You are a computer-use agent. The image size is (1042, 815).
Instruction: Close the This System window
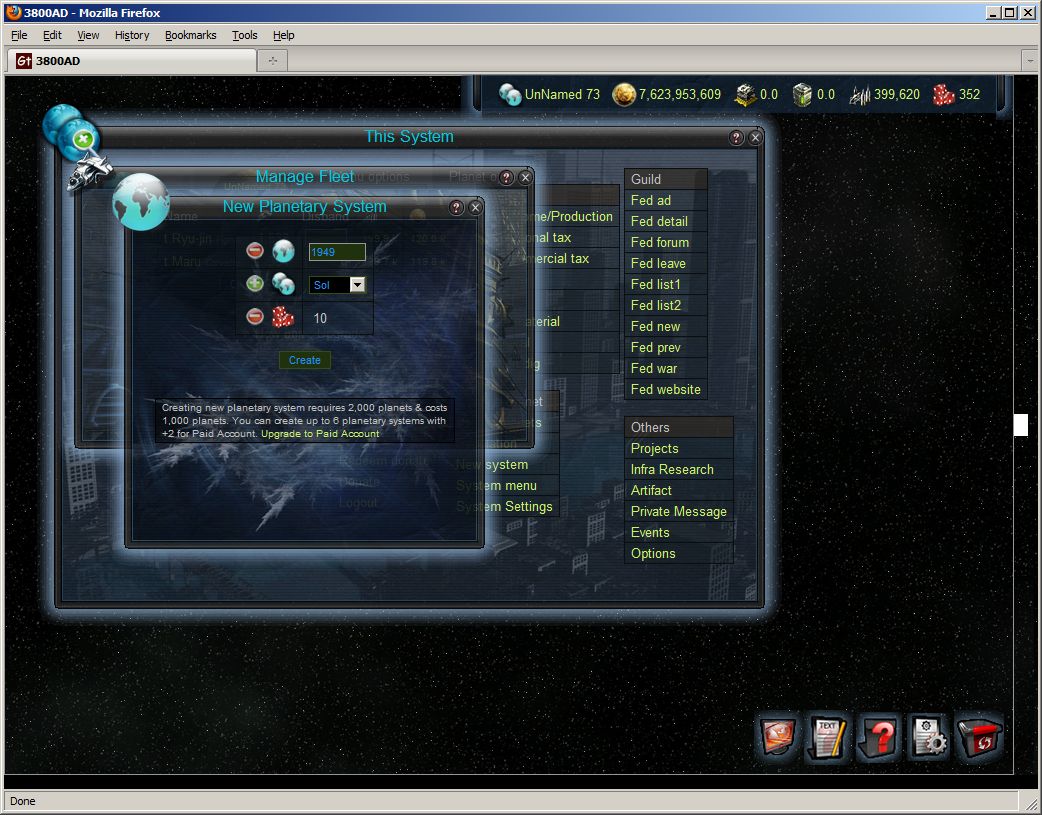click(x=755, y=137)
